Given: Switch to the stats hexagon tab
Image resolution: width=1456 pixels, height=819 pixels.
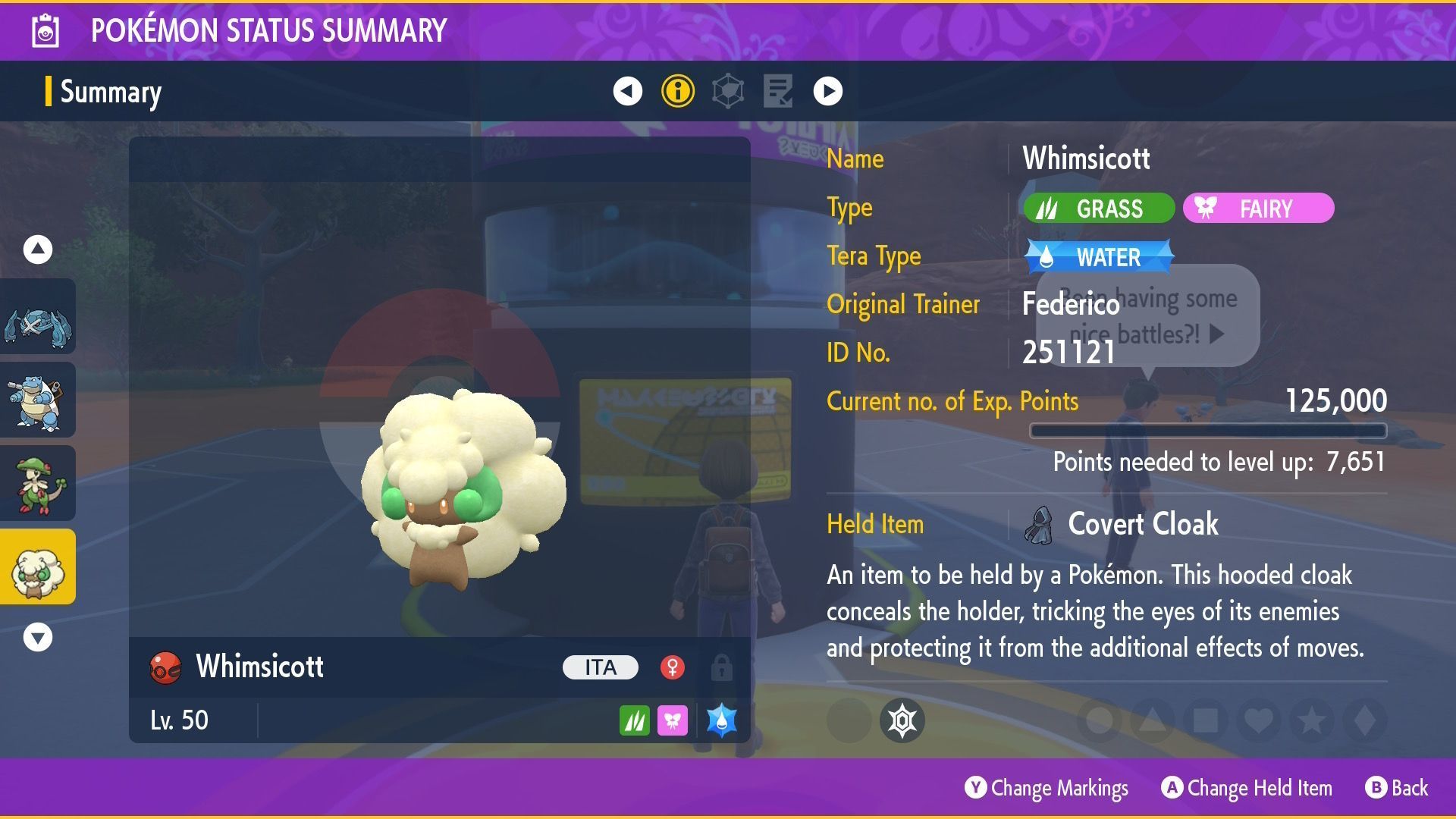Looking at the screenshot, I should (728, 91).
